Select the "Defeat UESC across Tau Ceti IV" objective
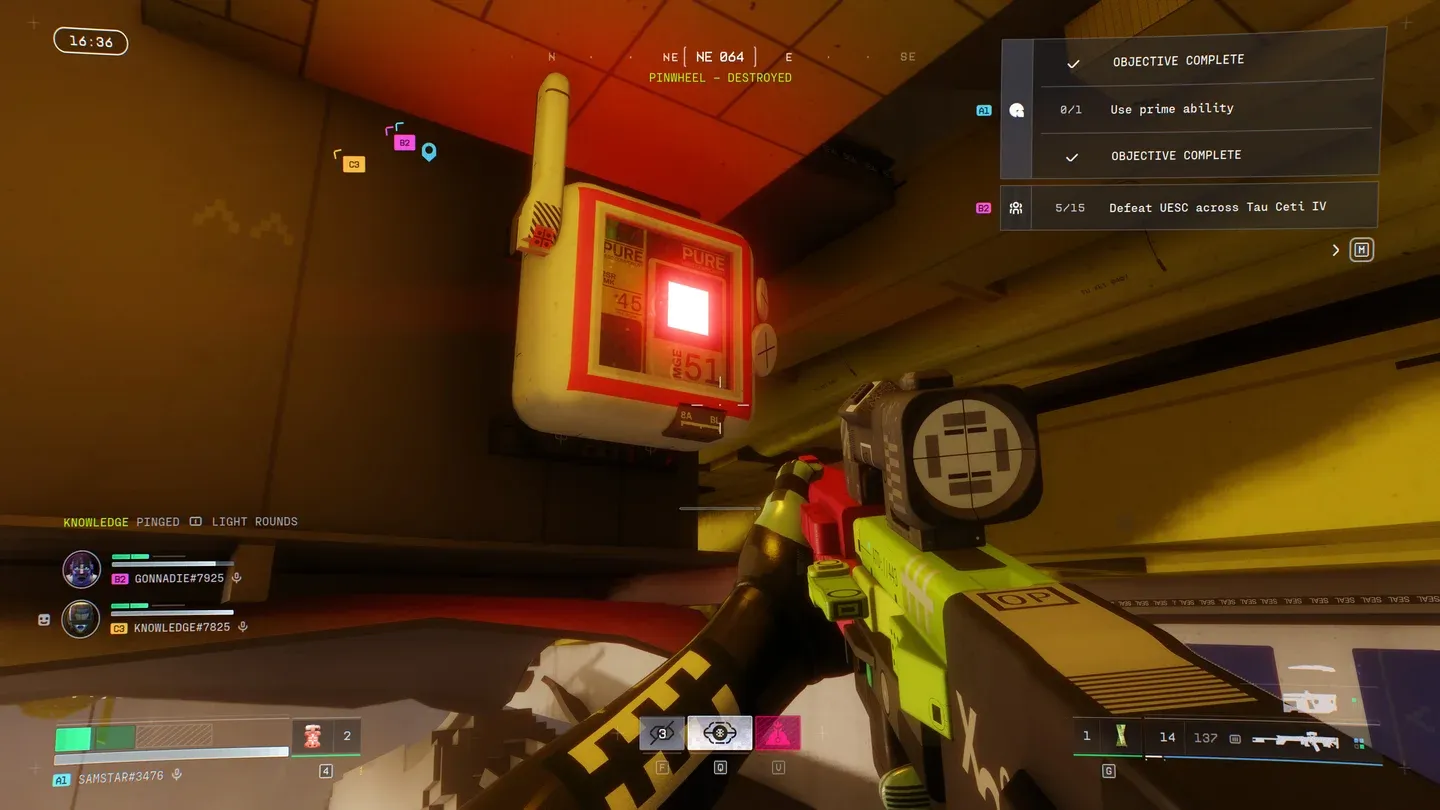The height and width of the screenshot is (810, 1440). coord(1217,207)
